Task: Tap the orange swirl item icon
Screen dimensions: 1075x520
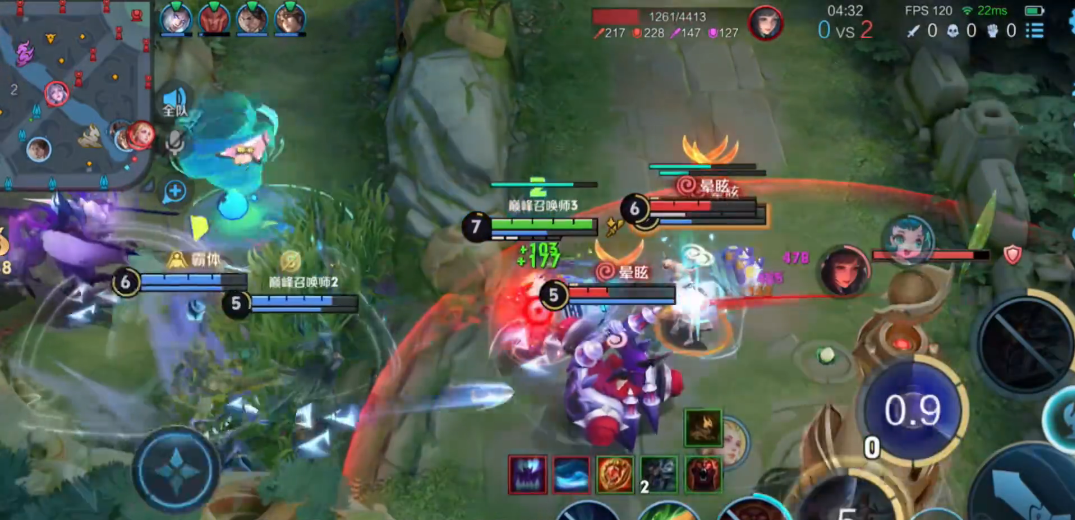Action: tap(615, 474)
